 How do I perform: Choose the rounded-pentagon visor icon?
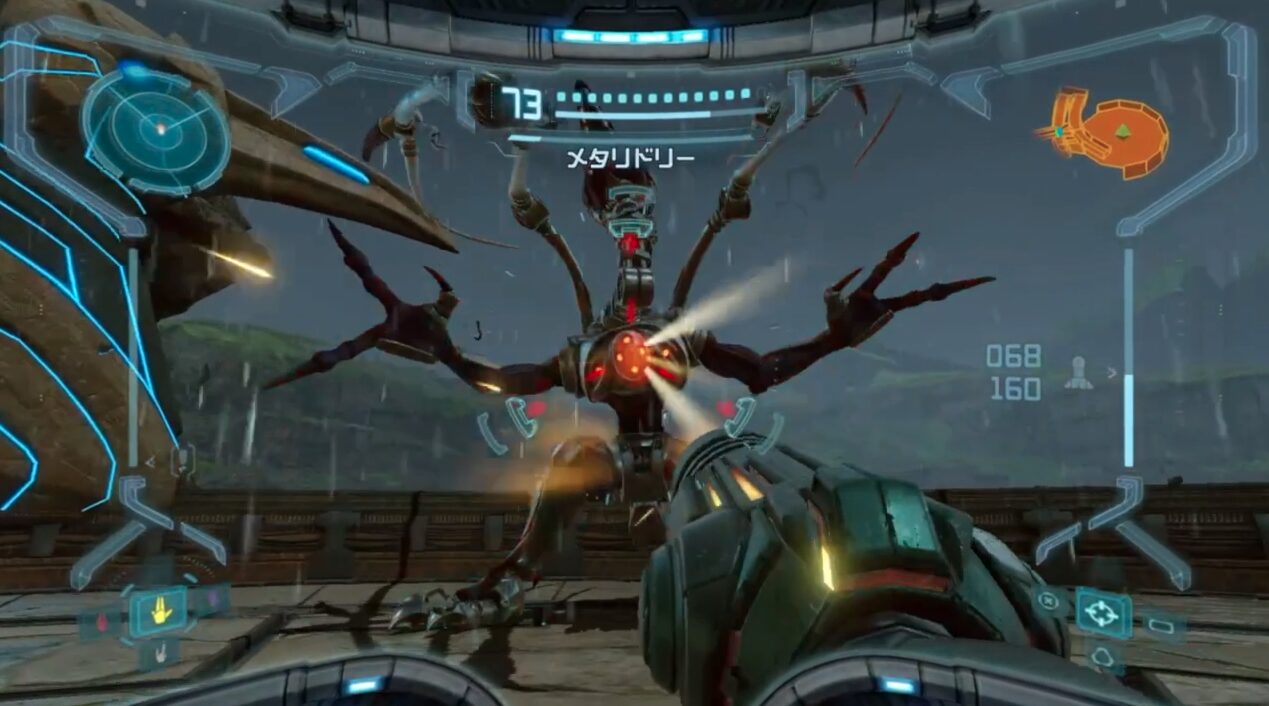(1104, 657)
